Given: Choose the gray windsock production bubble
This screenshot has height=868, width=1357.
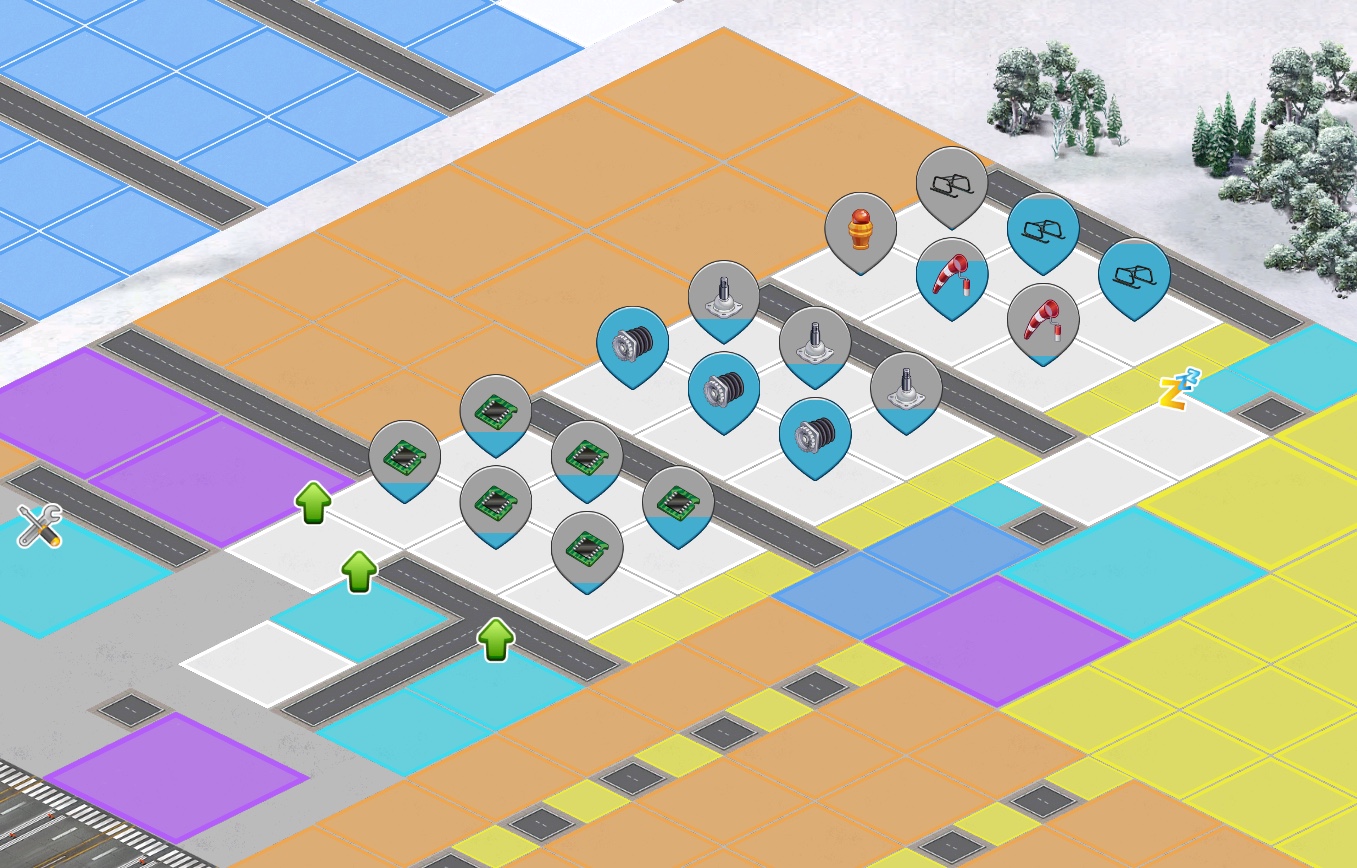Looking at the screenshot, I should (x=1042, y=321).
